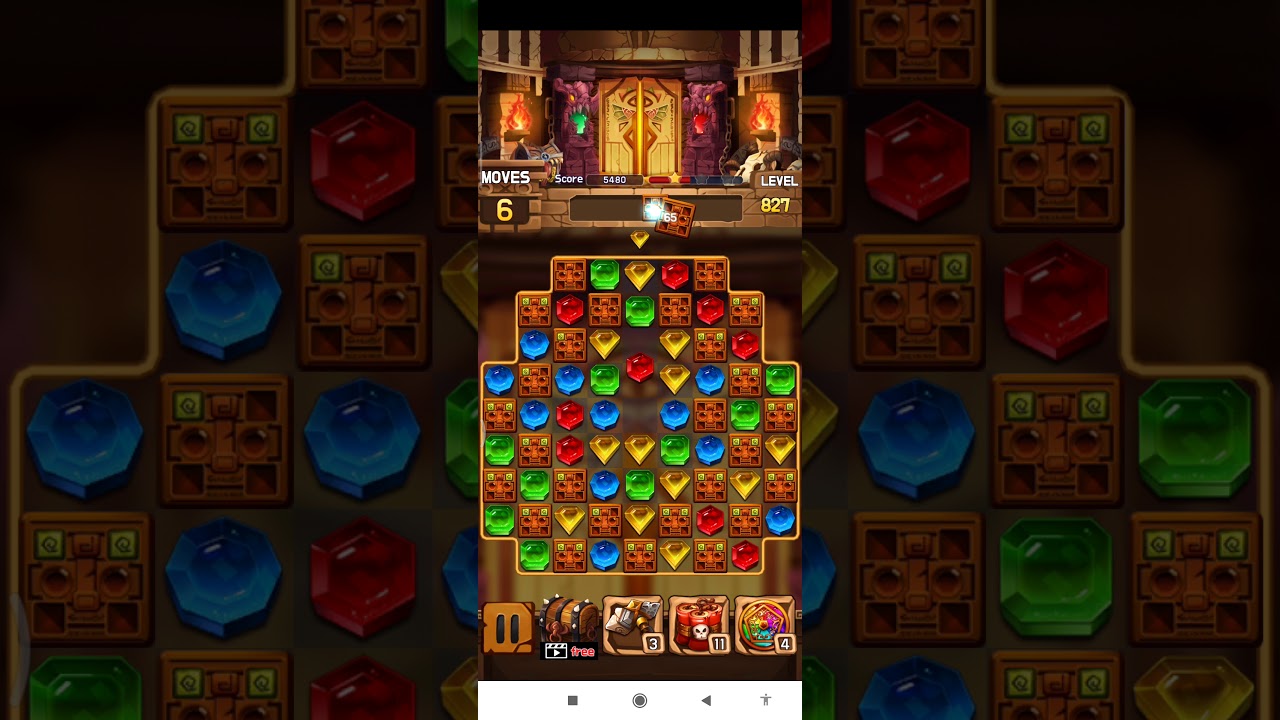Choose the red gem in the board's bottom row

[x=745, y=555]
